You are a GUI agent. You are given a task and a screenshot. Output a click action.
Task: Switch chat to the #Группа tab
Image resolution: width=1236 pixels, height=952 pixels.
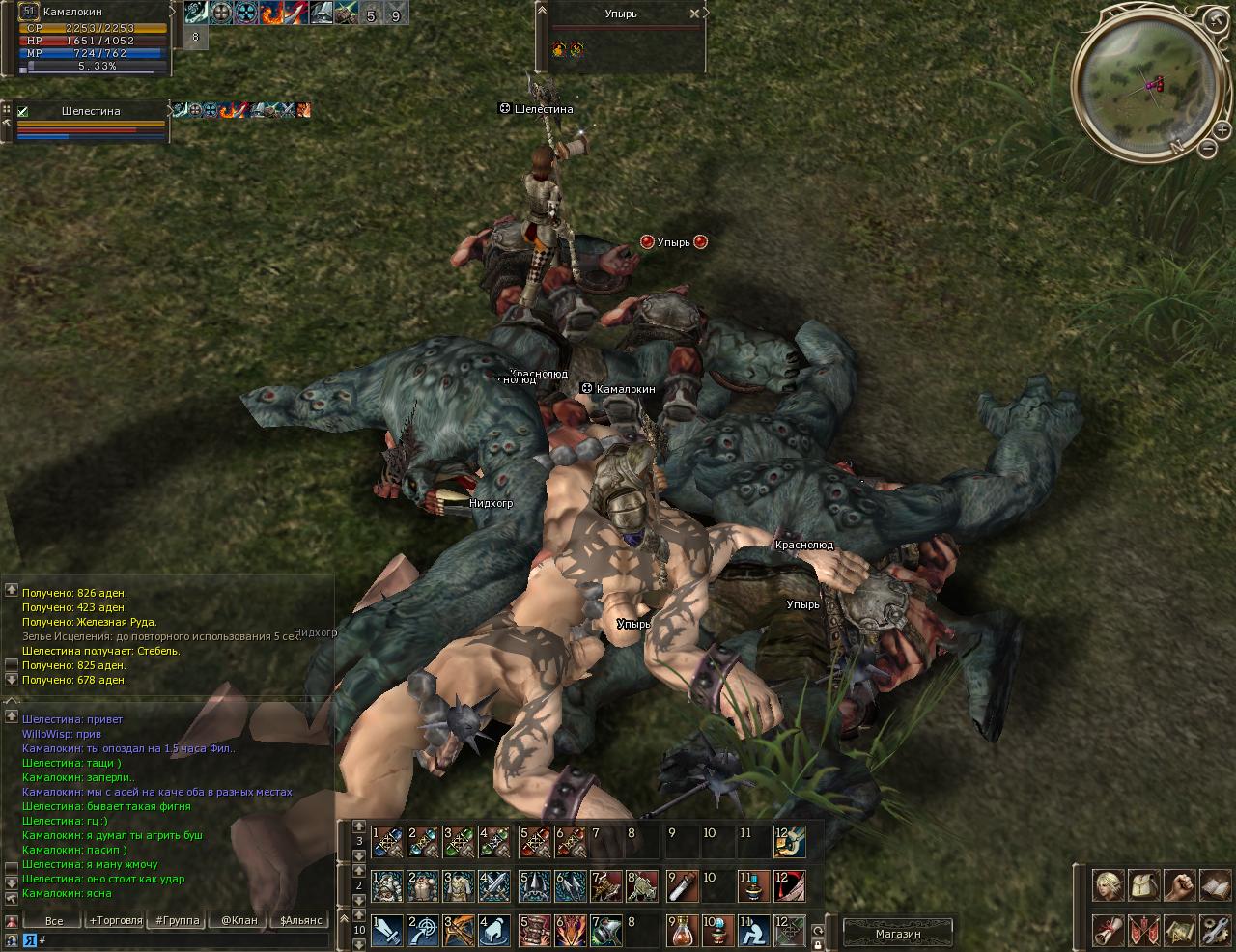[x=178, y=921]
